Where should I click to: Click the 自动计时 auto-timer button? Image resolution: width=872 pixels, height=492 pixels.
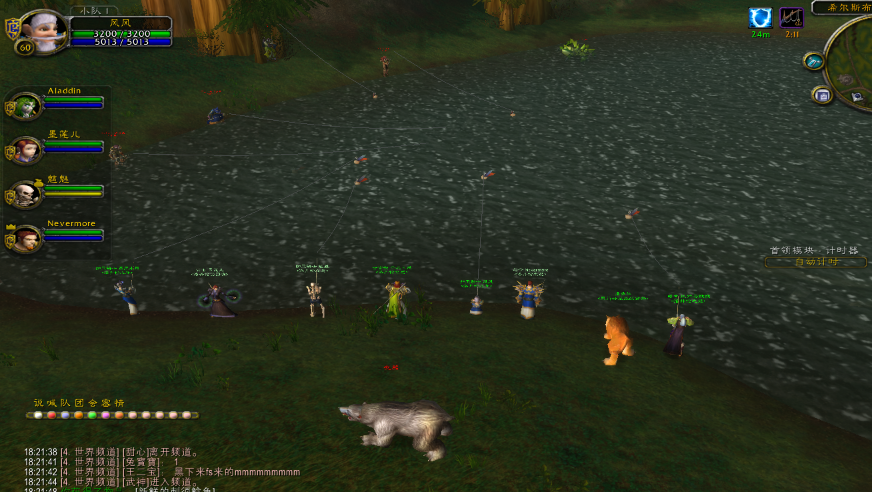click(815, 262)
